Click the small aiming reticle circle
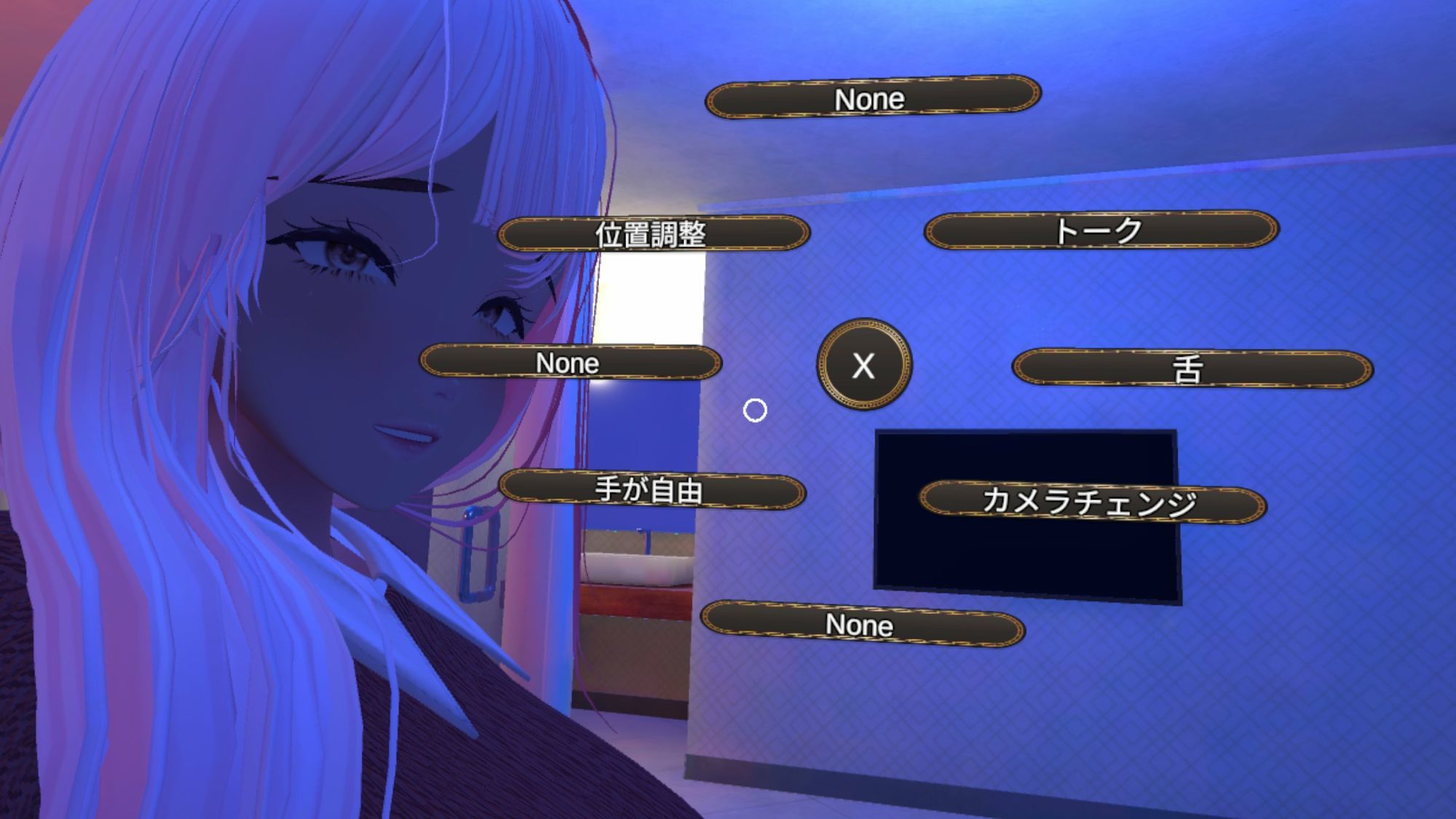The width and height of the screenshot is (1456, 819). click(x=755, y=411)
